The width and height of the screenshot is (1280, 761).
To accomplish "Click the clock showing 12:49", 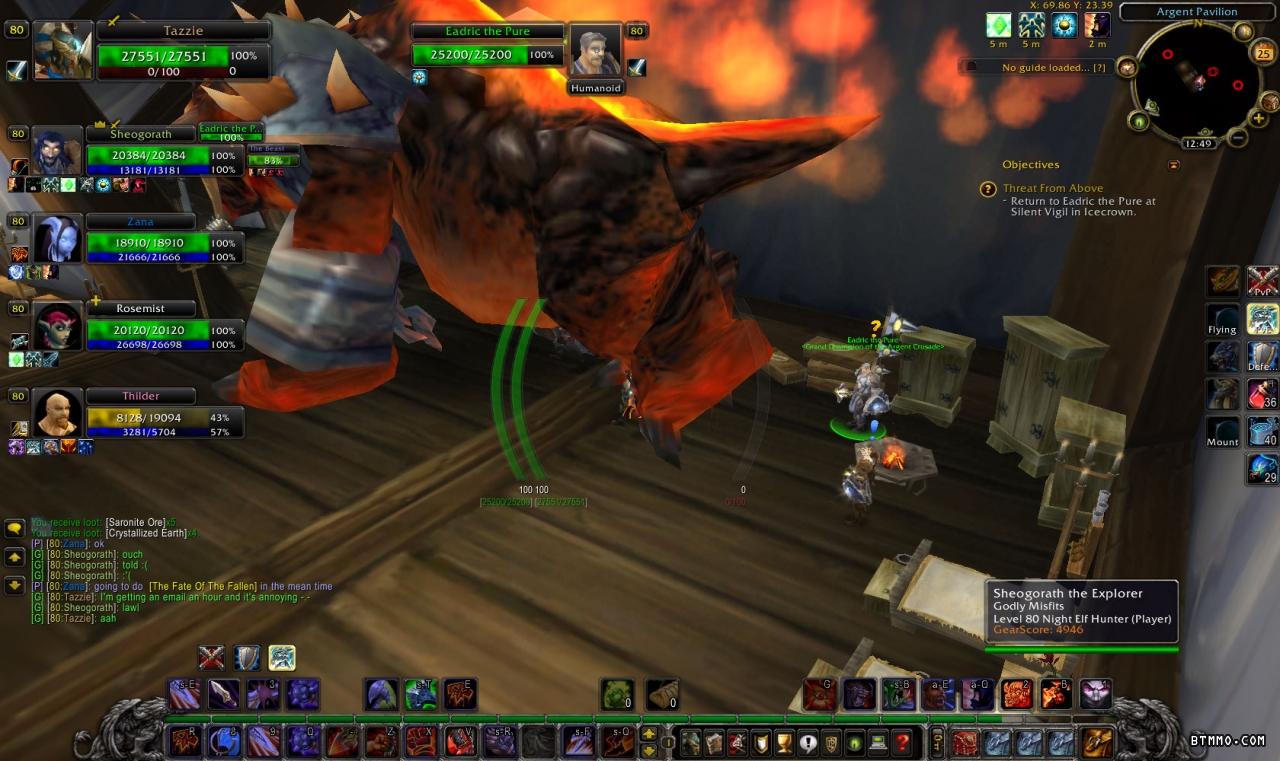I will [1198, 143].
